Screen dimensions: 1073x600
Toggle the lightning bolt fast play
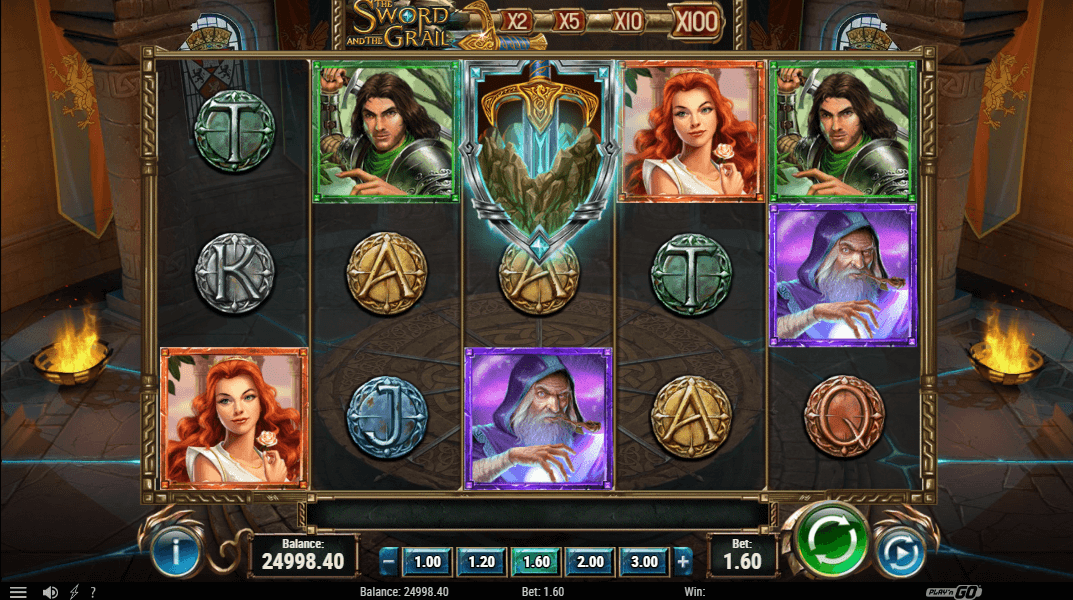[74, 592]
